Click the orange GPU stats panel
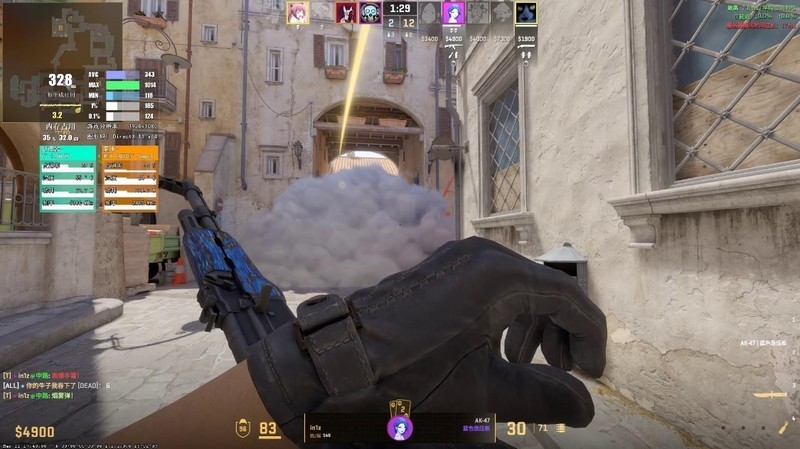Viewport: 800px width, 449px height. click(130, 179)
